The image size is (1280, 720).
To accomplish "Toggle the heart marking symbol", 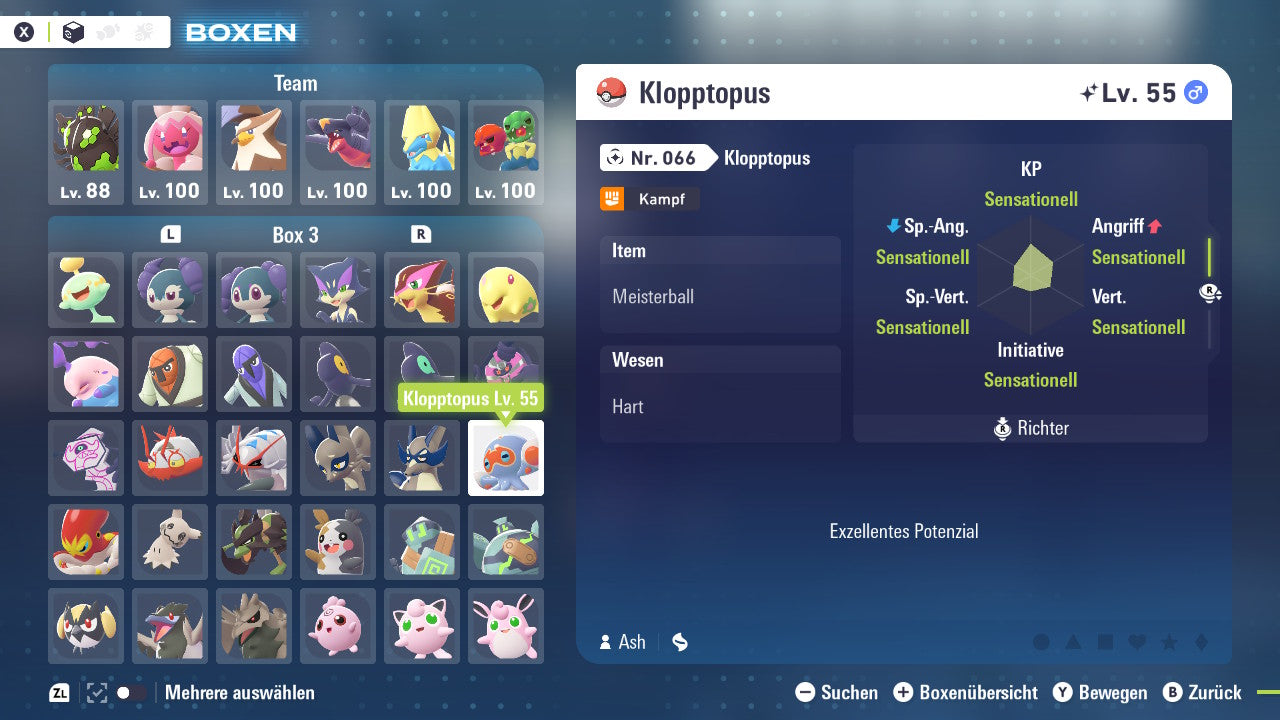I will click(x=1137, y=642).
